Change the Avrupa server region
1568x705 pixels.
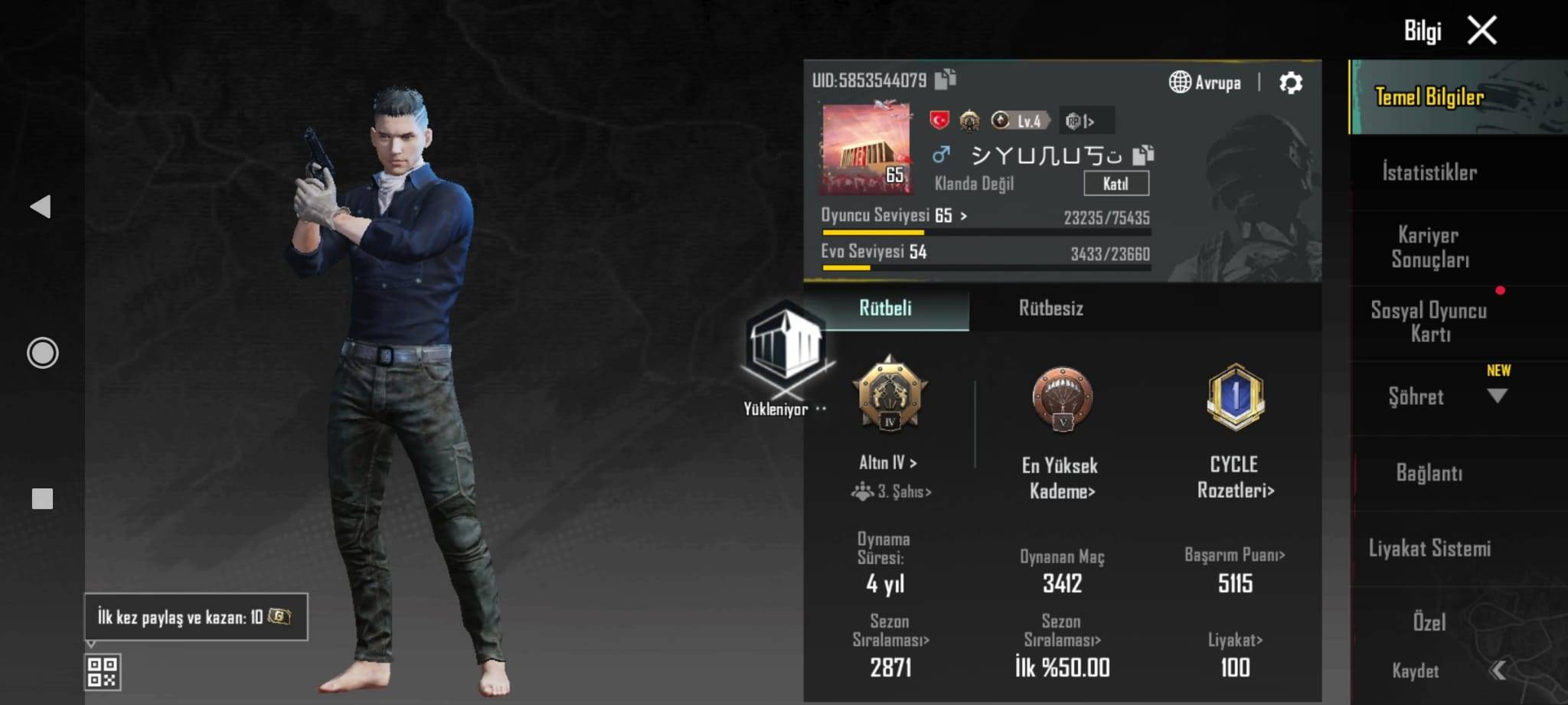point(1205,83)
